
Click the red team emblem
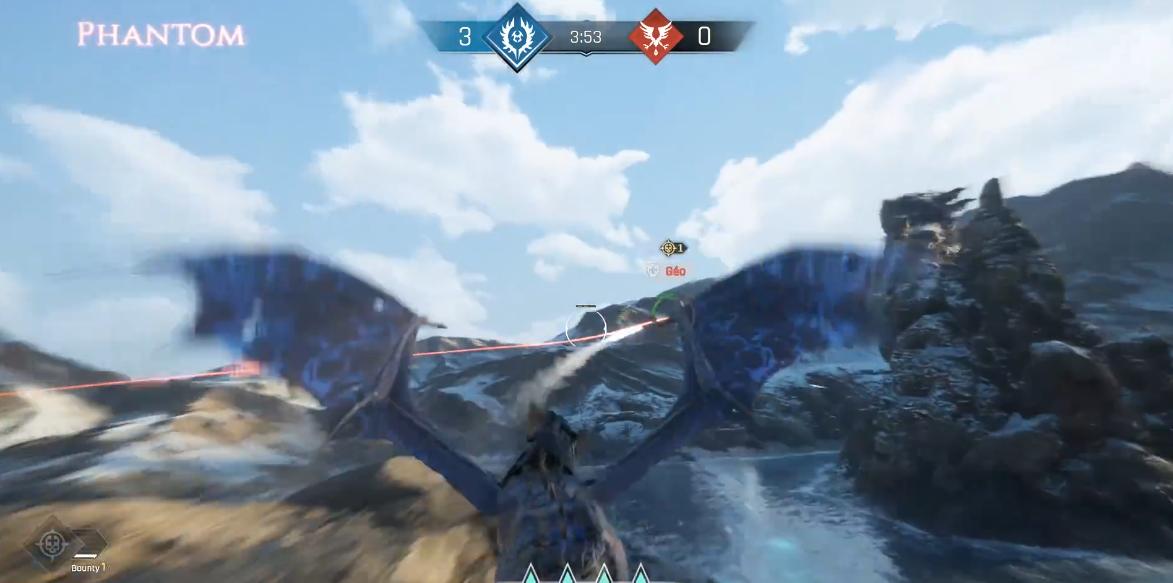coord(656,37)
